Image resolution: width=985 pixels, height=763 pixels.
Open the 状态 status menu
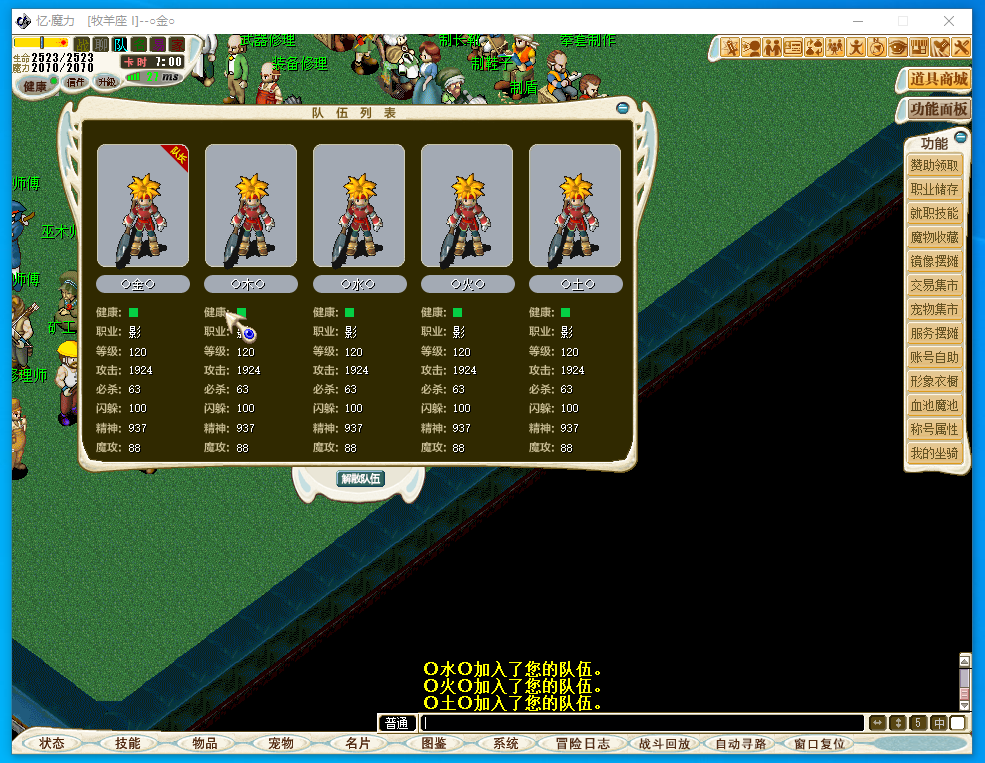point(52,743)
